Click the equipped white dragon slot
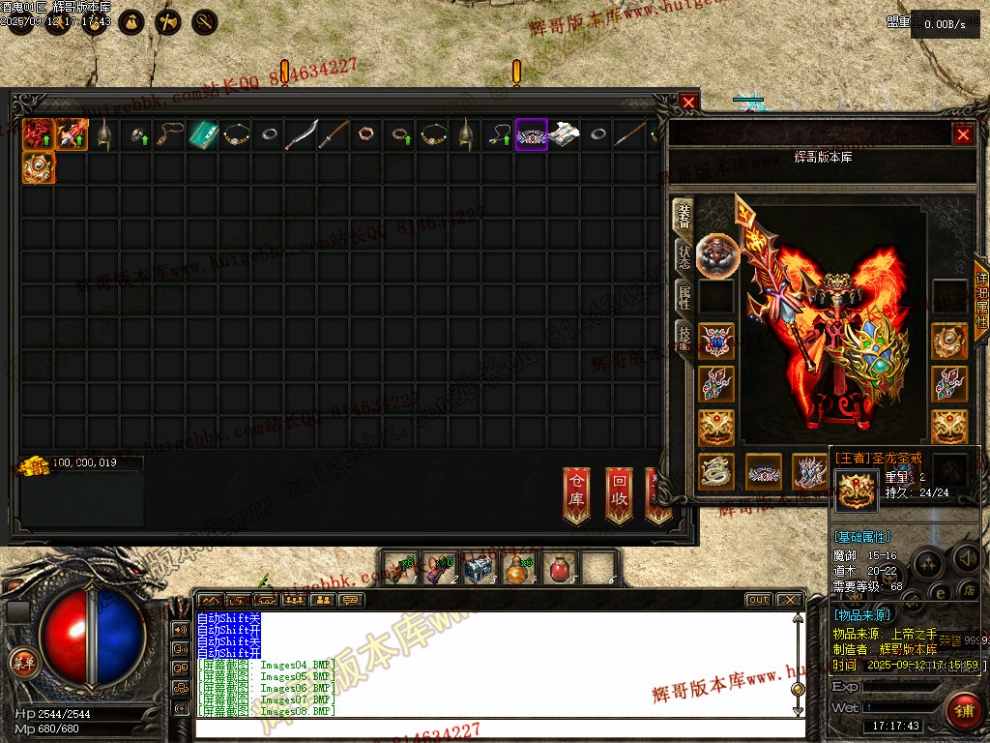The image size is (990, 743). (x=716, y=471)
